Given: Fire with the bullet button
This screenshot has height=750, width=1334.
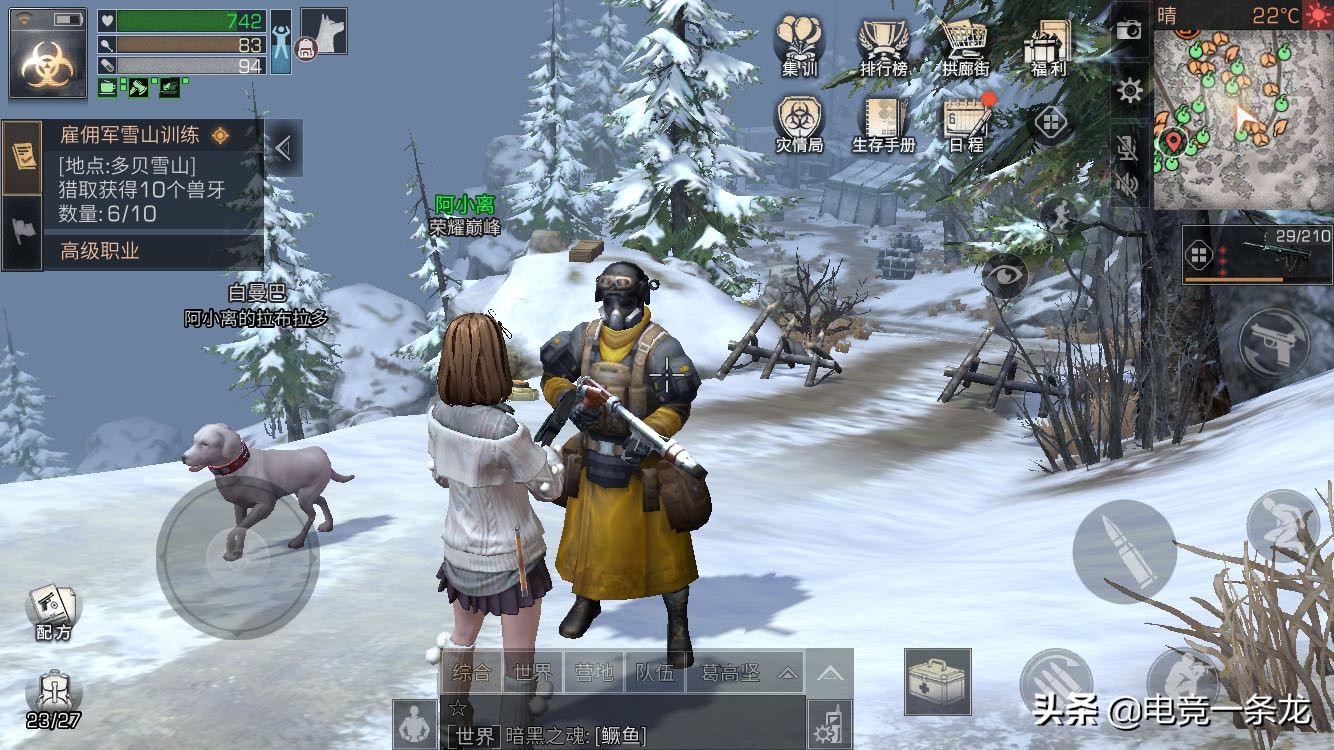Looking at the screenshot, I should click(x=1123, y=551).
